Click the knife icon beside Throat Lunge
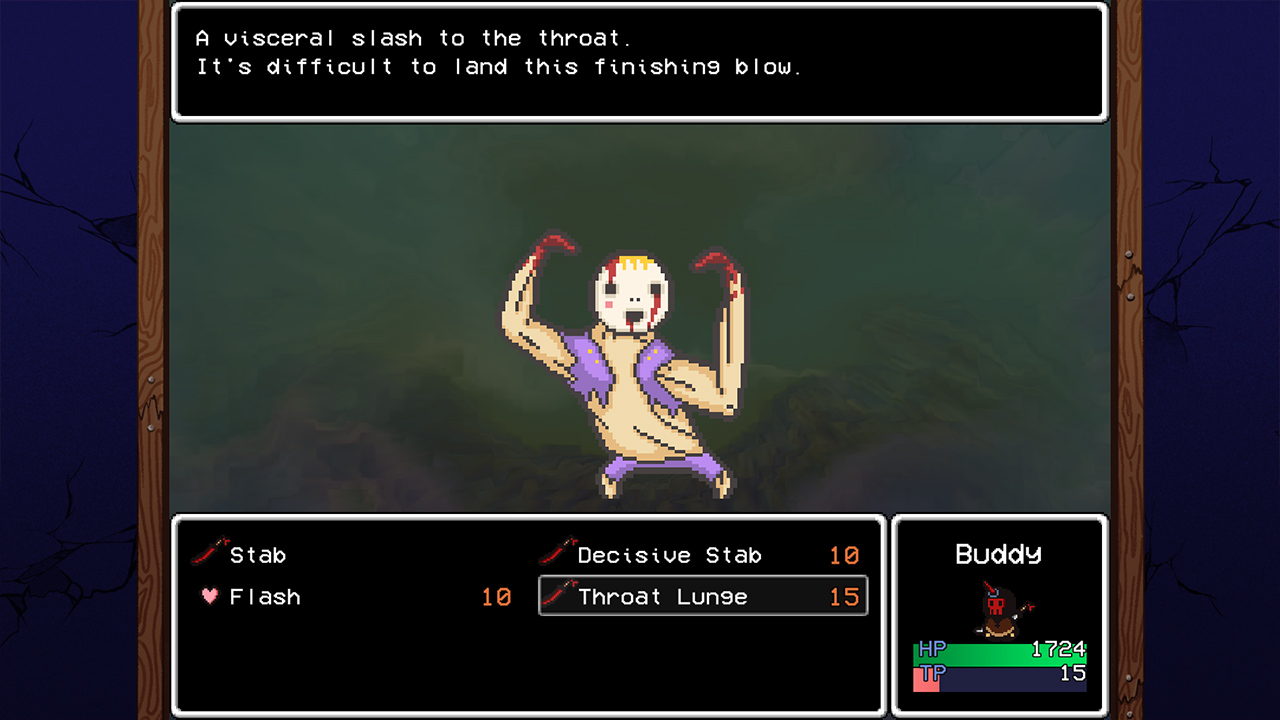The width and height of the screenshot is (1280, 720). [557, 596]
